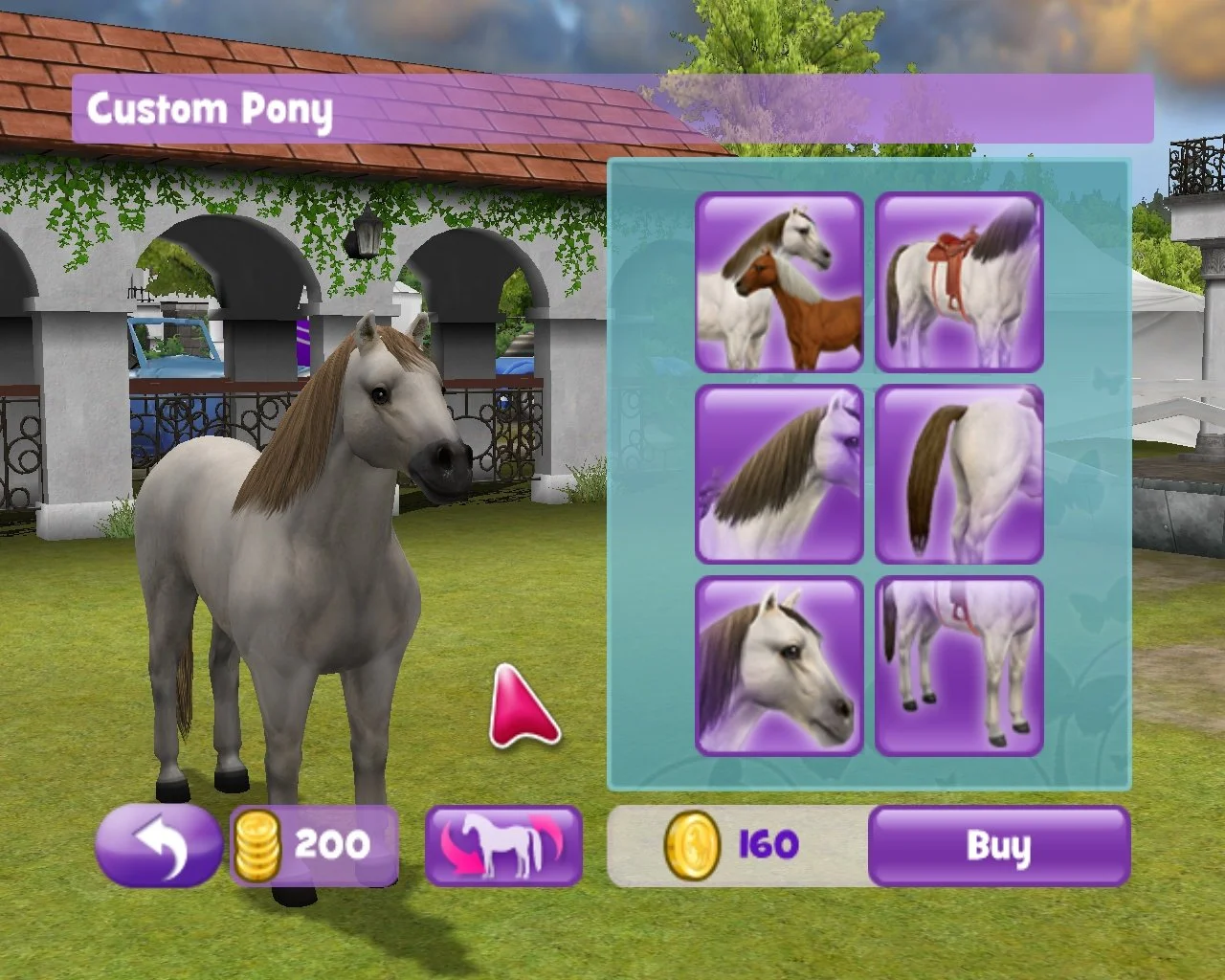Select the unsaddled white pony body option
The height and width of the screenshot is (980, 1225).
pyautogui.click(x=957, y=665)
